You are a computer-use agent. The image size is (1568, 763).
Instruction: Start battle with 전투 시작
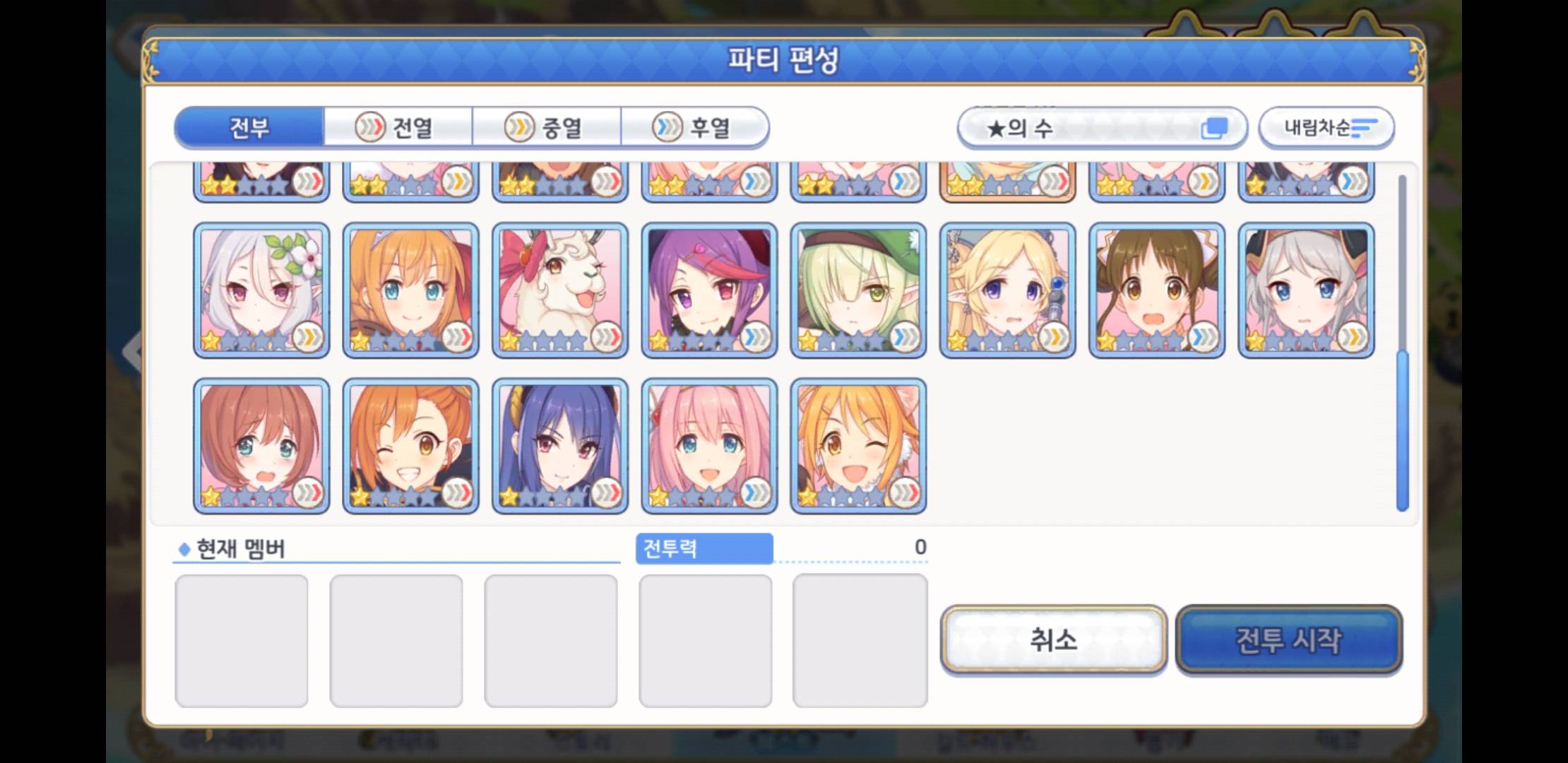1288,640
